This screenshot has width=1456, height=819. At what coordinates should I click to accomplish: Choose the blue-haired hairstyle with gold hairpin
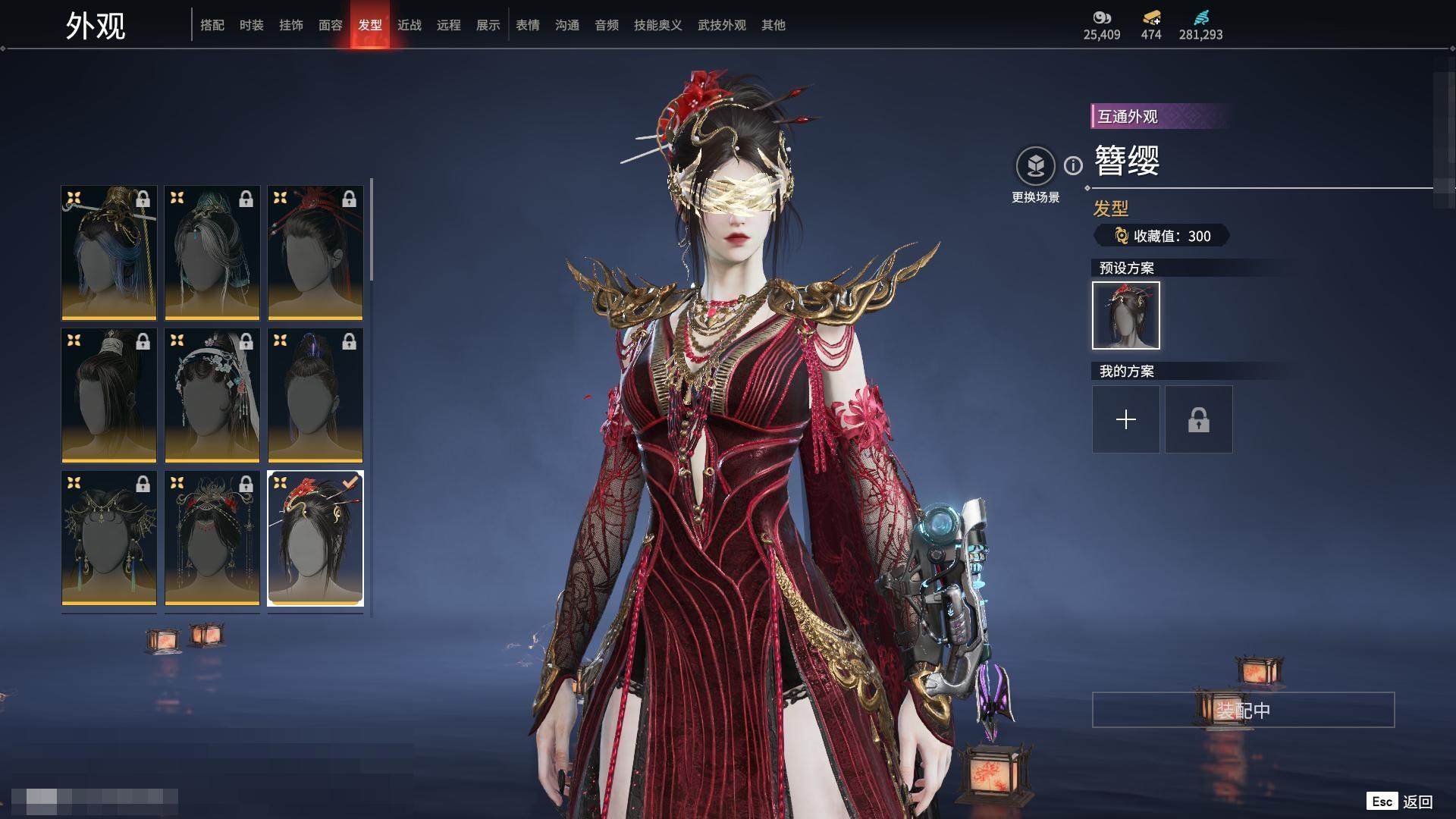109,253
